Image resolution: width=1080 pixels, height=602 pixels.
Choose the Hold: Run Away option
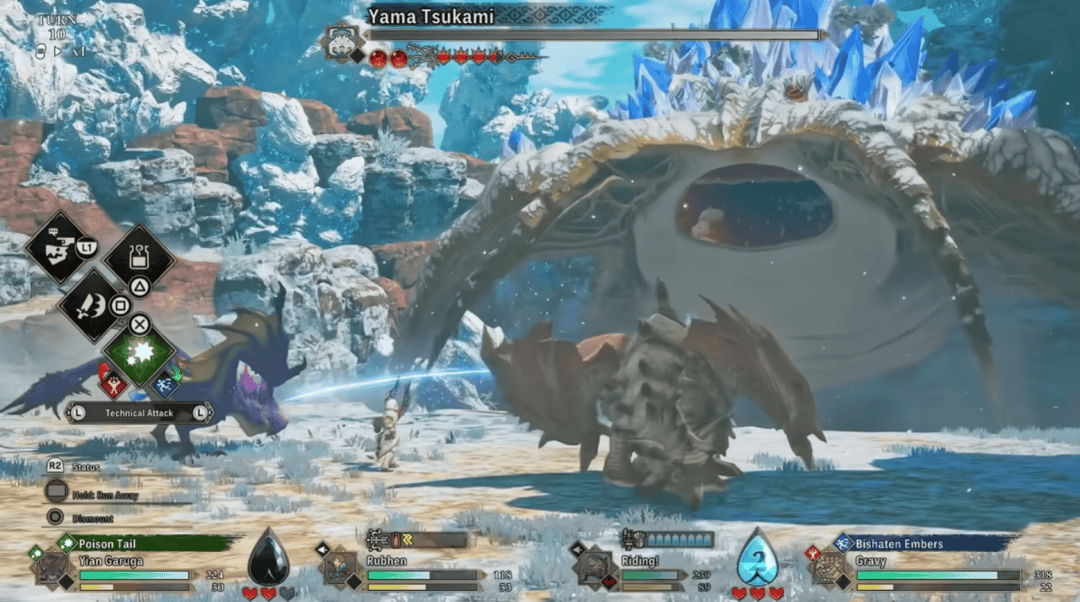coord(102,493)
